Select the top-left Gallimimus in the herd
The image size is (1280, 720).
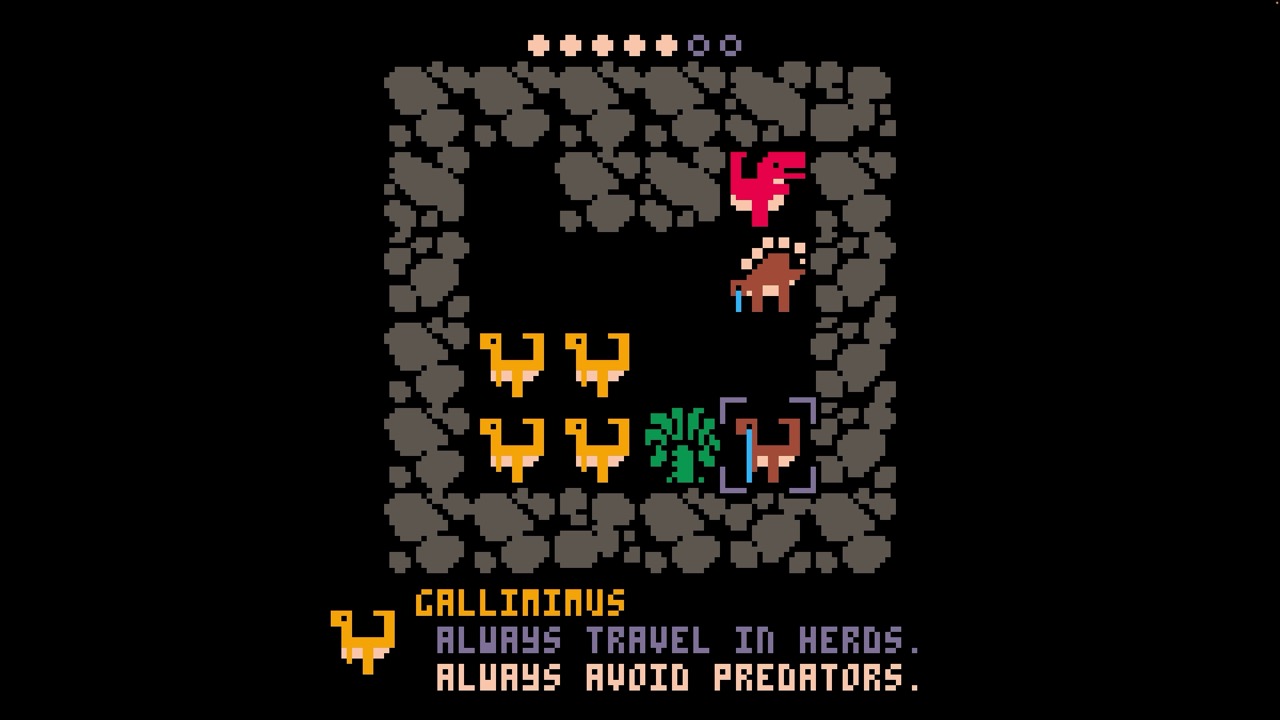click(510, 365)
